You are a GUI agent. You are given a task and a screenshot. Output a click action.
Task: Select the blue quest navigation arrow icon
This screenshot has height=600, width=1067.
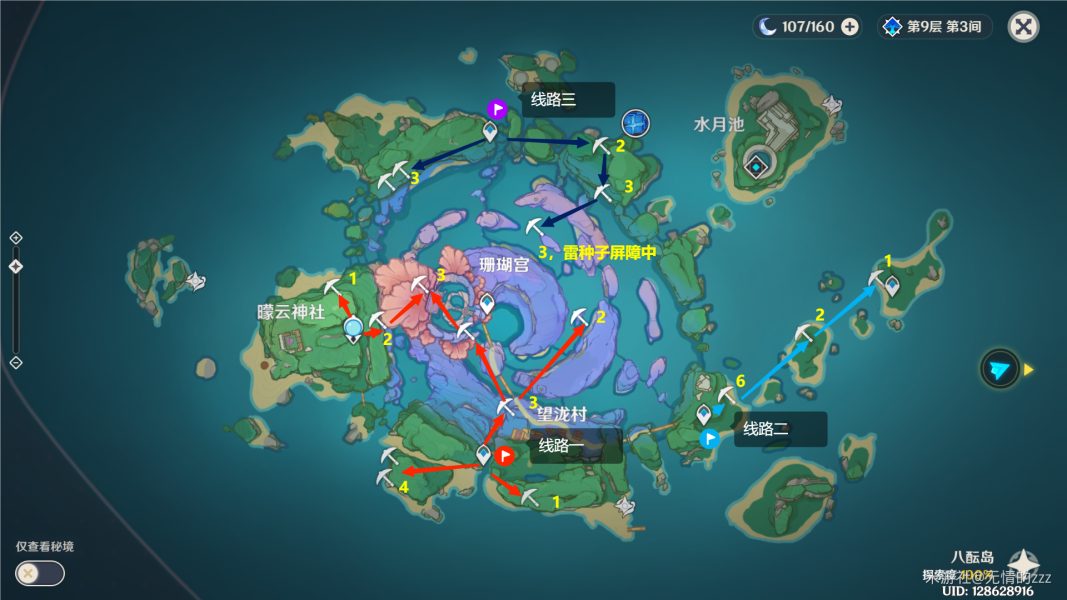pos(999,369)
